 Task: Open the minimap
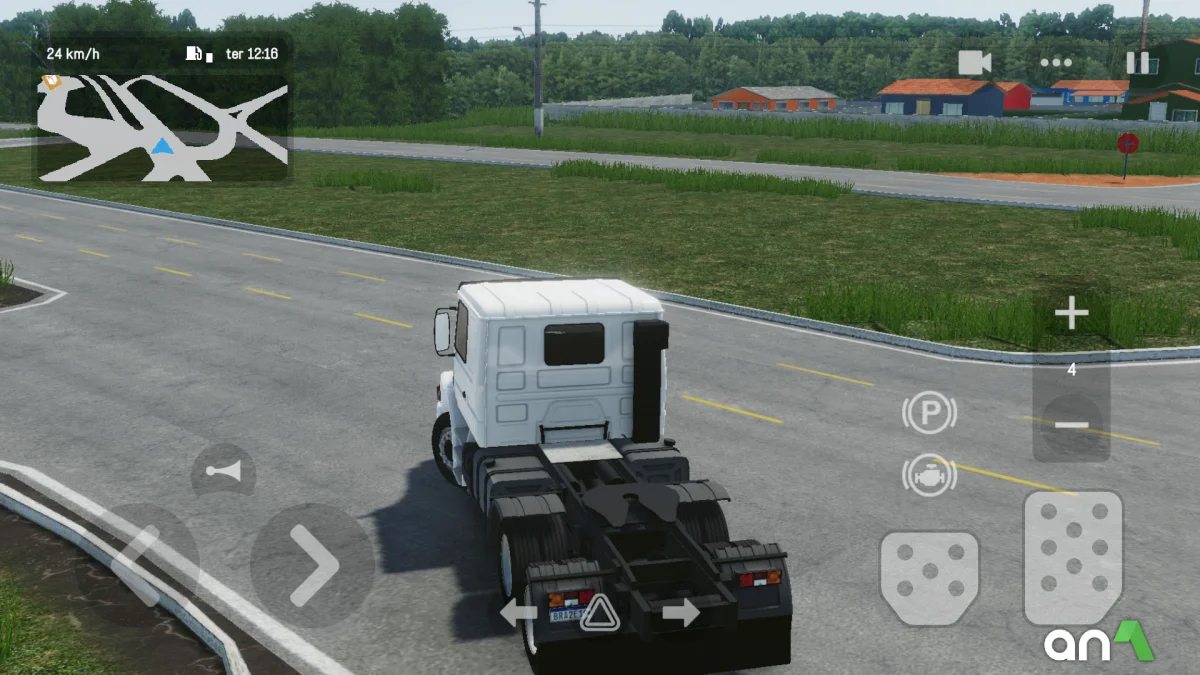coord(163,128)
